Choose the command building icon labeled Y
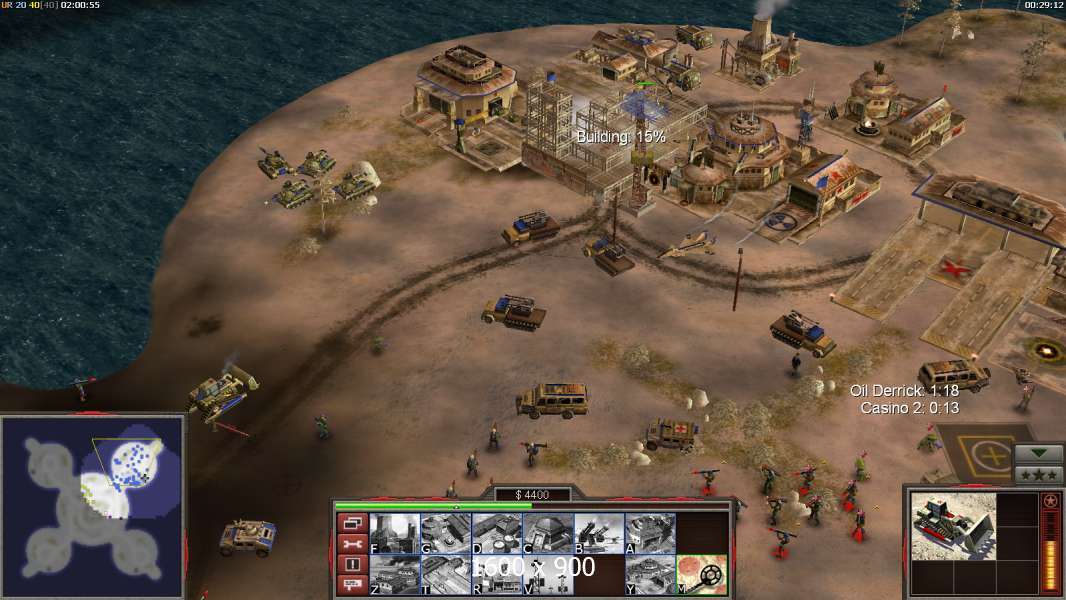1066x600 pixels. 650,575
